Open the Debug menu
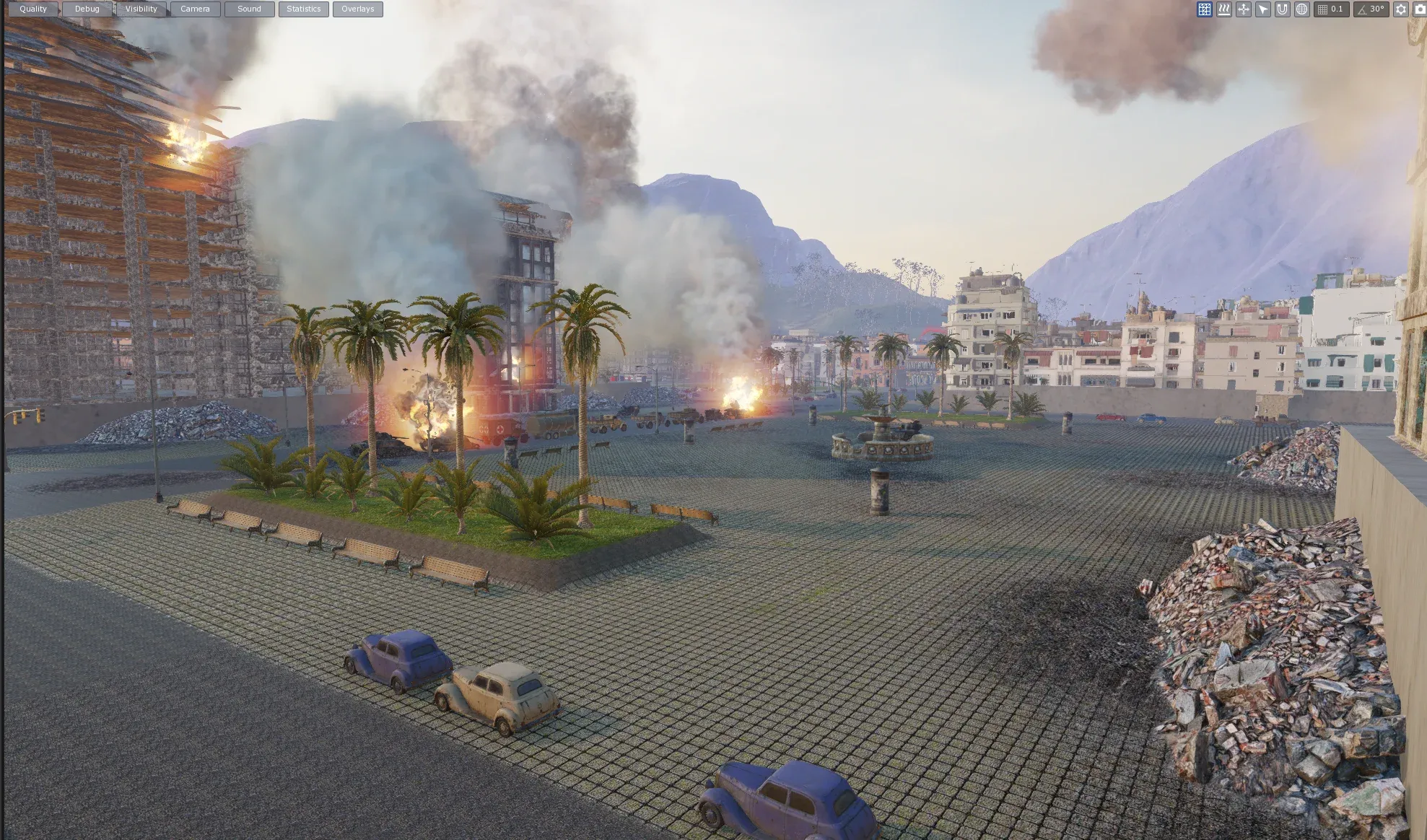The width and height of the screenshot is (1427, 840). (x=87, y=9)
